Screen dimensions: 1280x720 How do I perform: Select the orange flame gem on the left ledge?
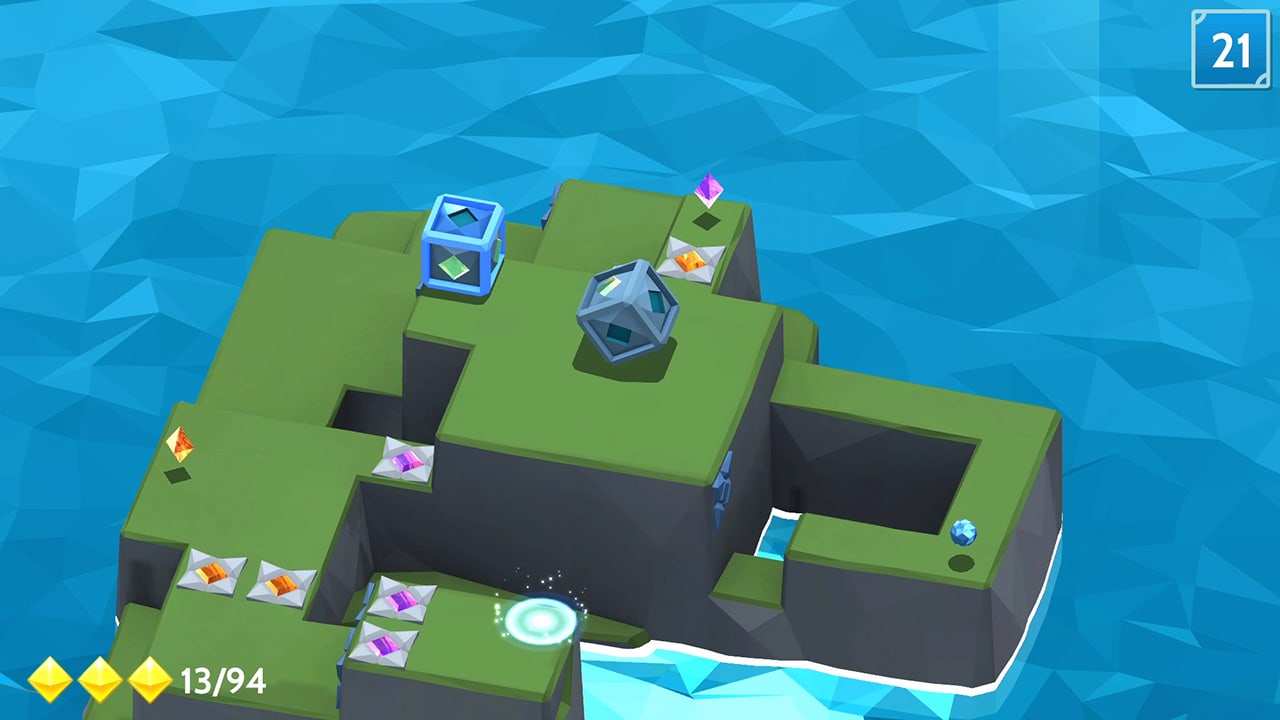point(181,444)
